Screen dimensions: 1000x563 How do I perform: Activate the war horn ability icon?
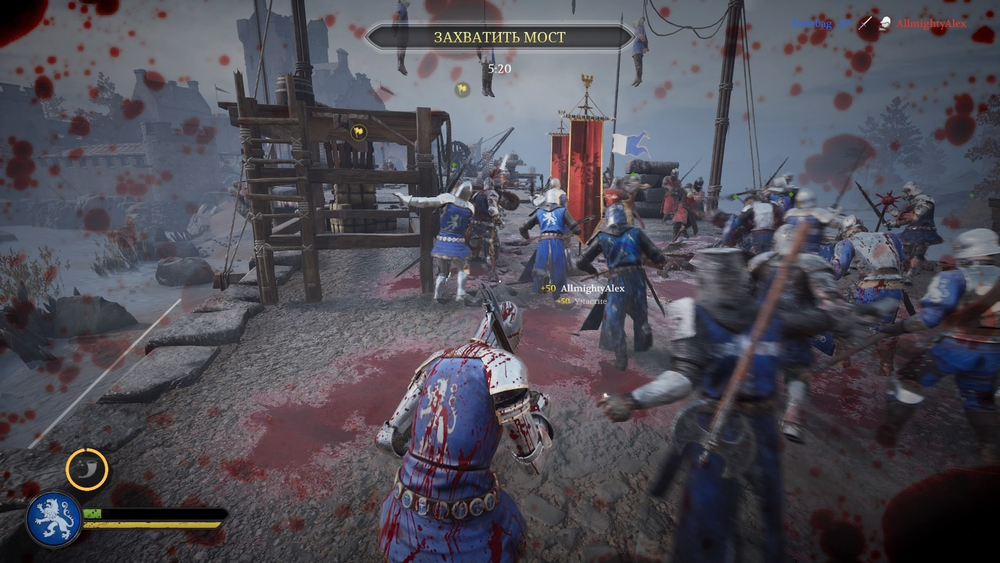(87, 470)
